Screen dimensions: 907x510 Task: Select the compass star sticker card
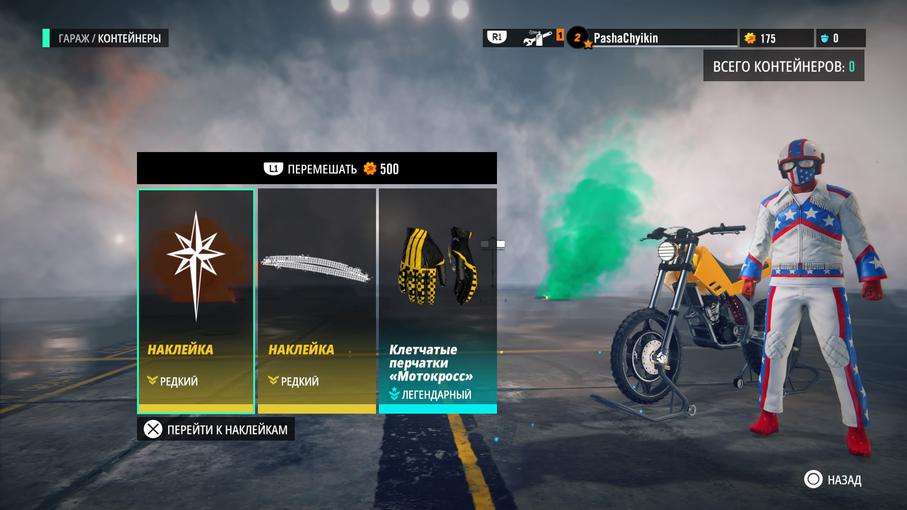196,300
